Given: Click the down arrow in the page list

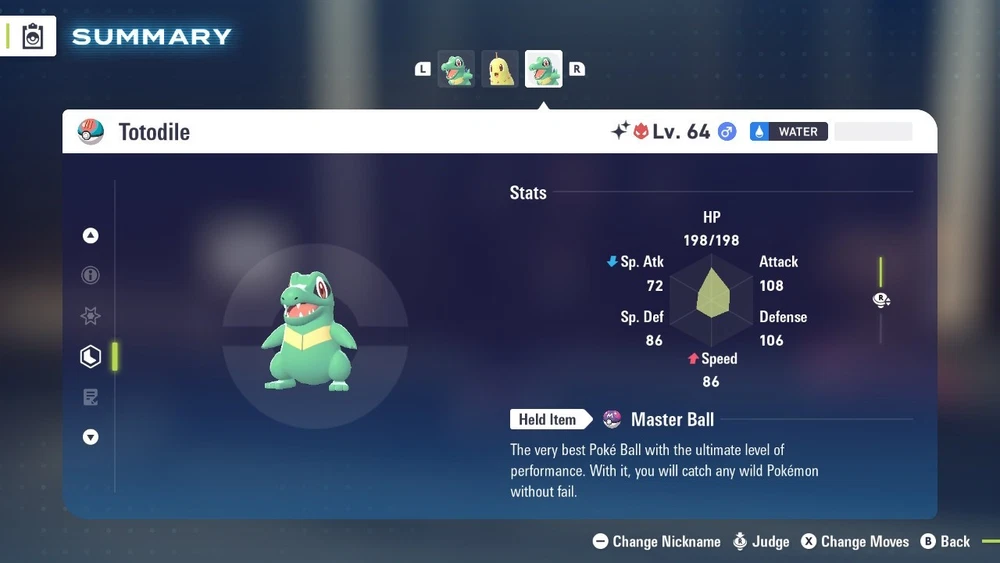Looking at the screenshot, I should 91,437.
